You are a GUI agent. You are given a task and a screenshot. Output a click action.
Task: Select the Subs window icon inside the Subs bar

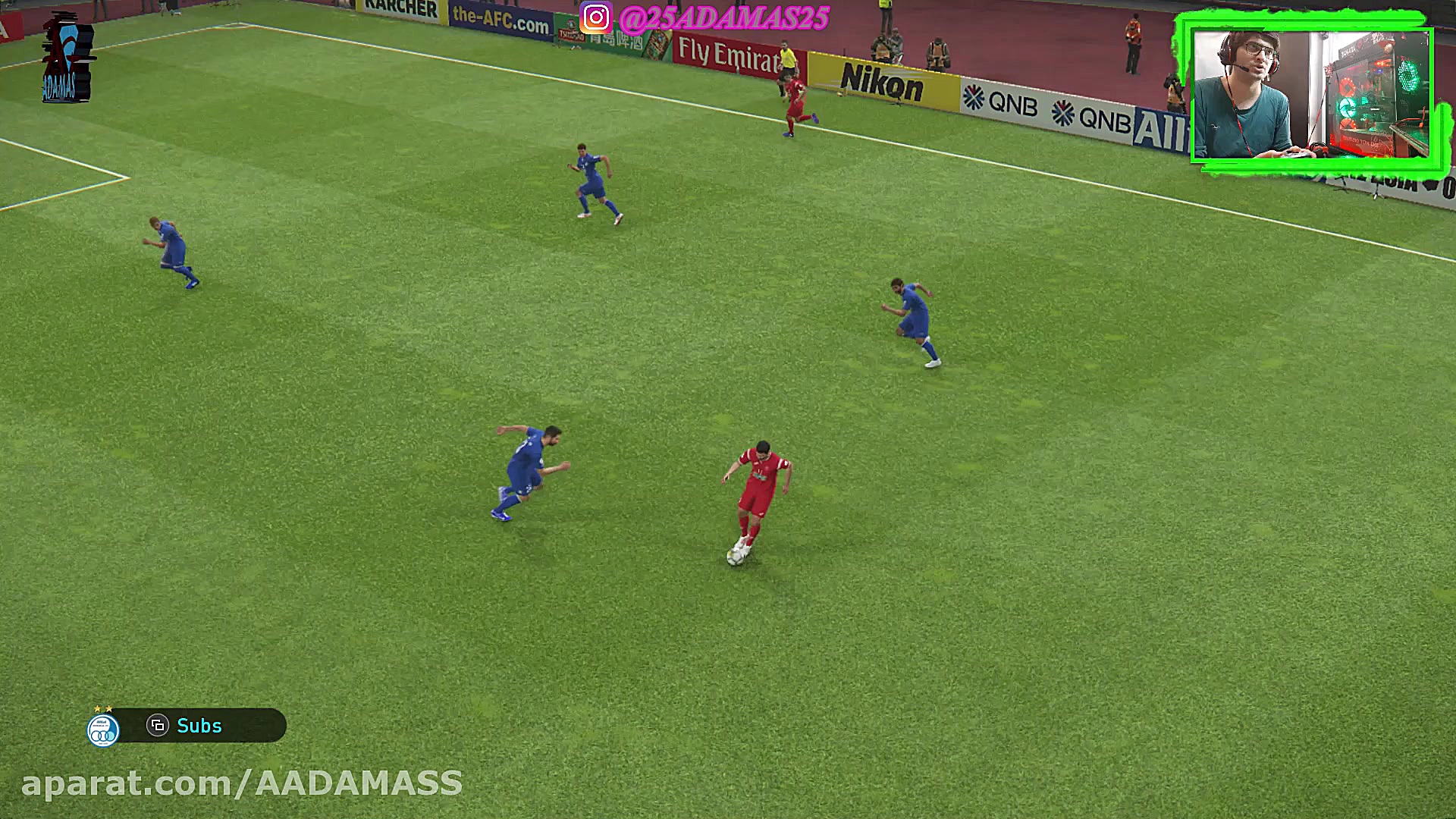(158, 726)
